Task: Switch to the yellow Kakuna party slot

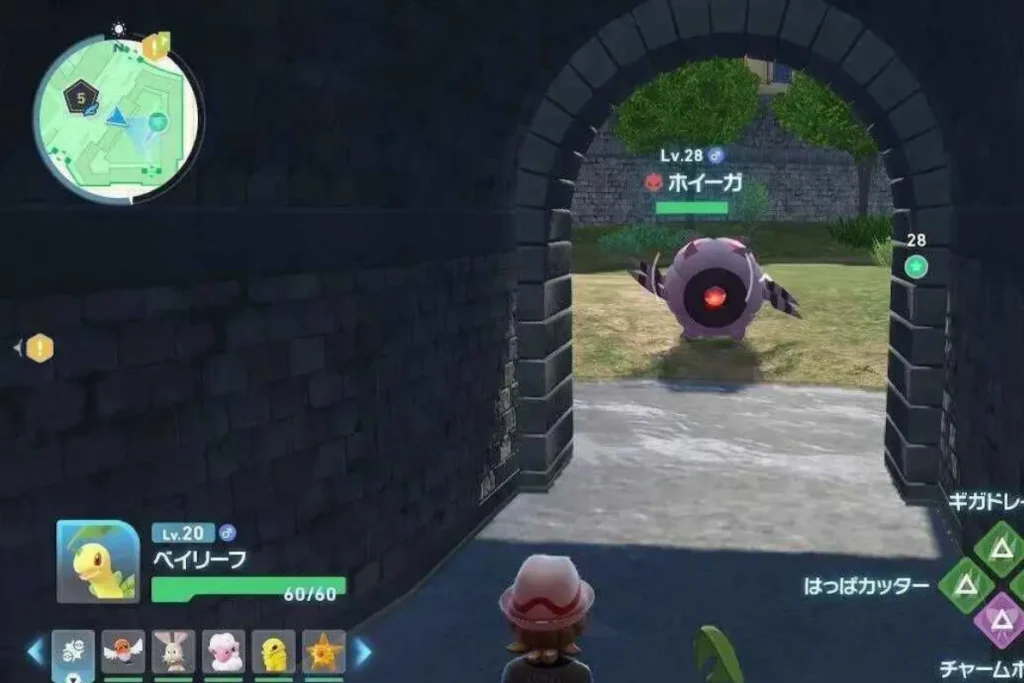Action: pos(273,651)
